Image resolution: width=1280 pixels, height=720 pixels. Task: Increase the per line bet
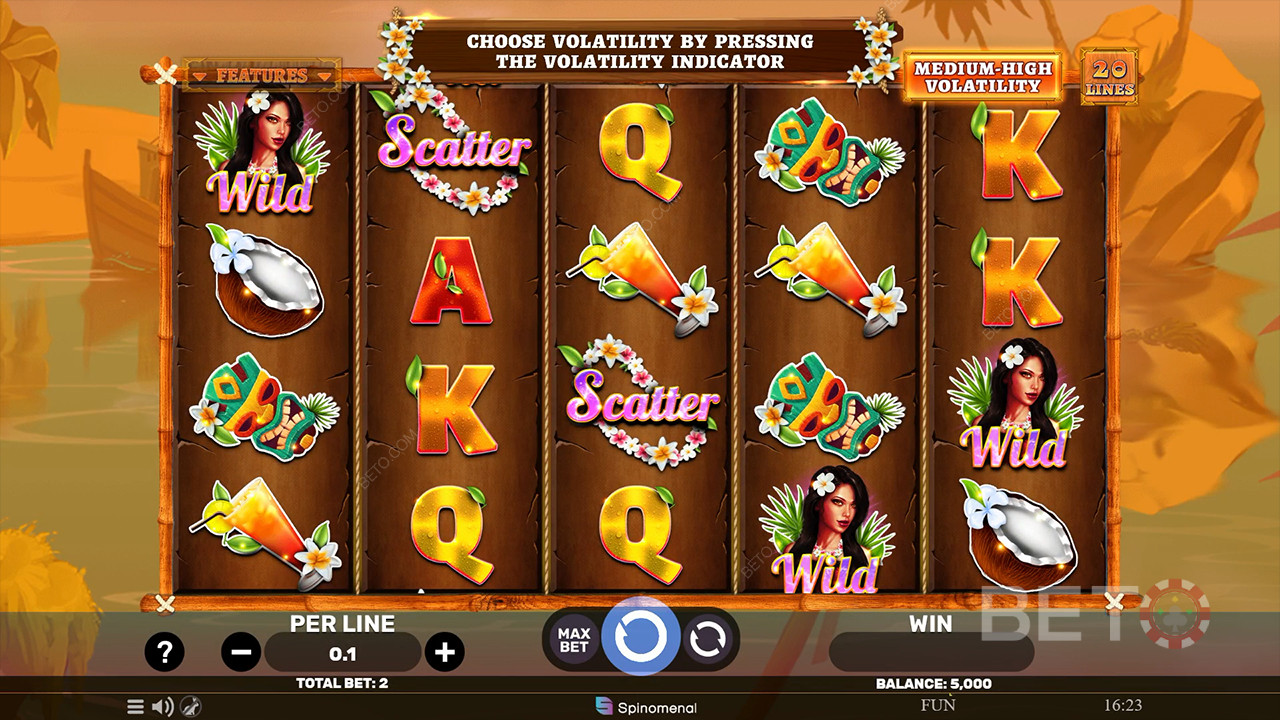444,653
